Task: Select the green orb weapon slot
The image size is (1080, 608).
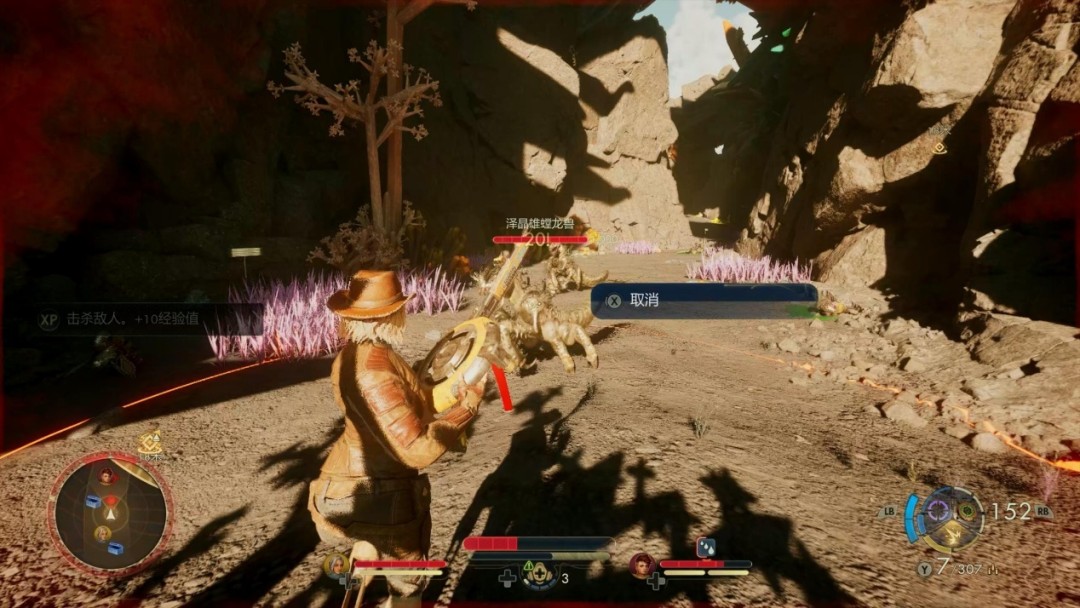Action: (x=967, y=510)
